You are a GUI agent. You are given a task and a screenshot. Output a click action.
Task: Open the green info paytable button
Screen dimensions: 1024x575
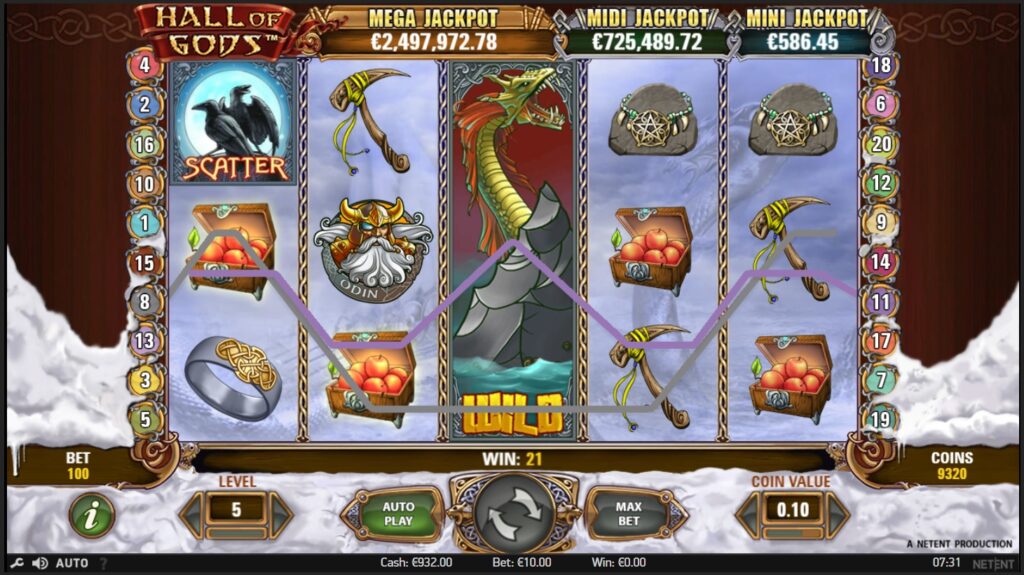[x=91, y=515]
